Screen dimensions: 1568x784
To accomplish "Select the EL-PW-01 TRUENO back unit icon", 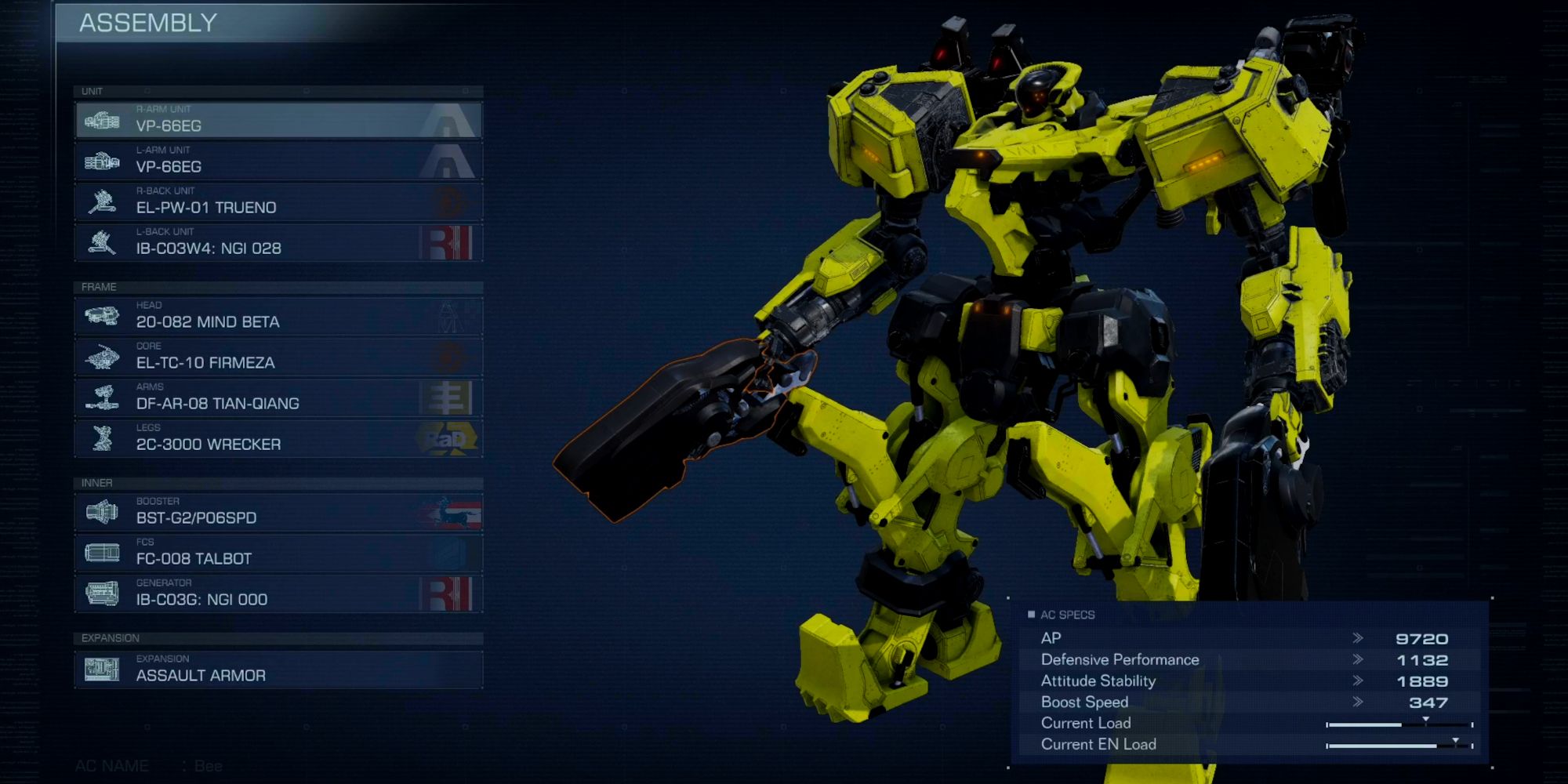I will click(x=103, y=201).
